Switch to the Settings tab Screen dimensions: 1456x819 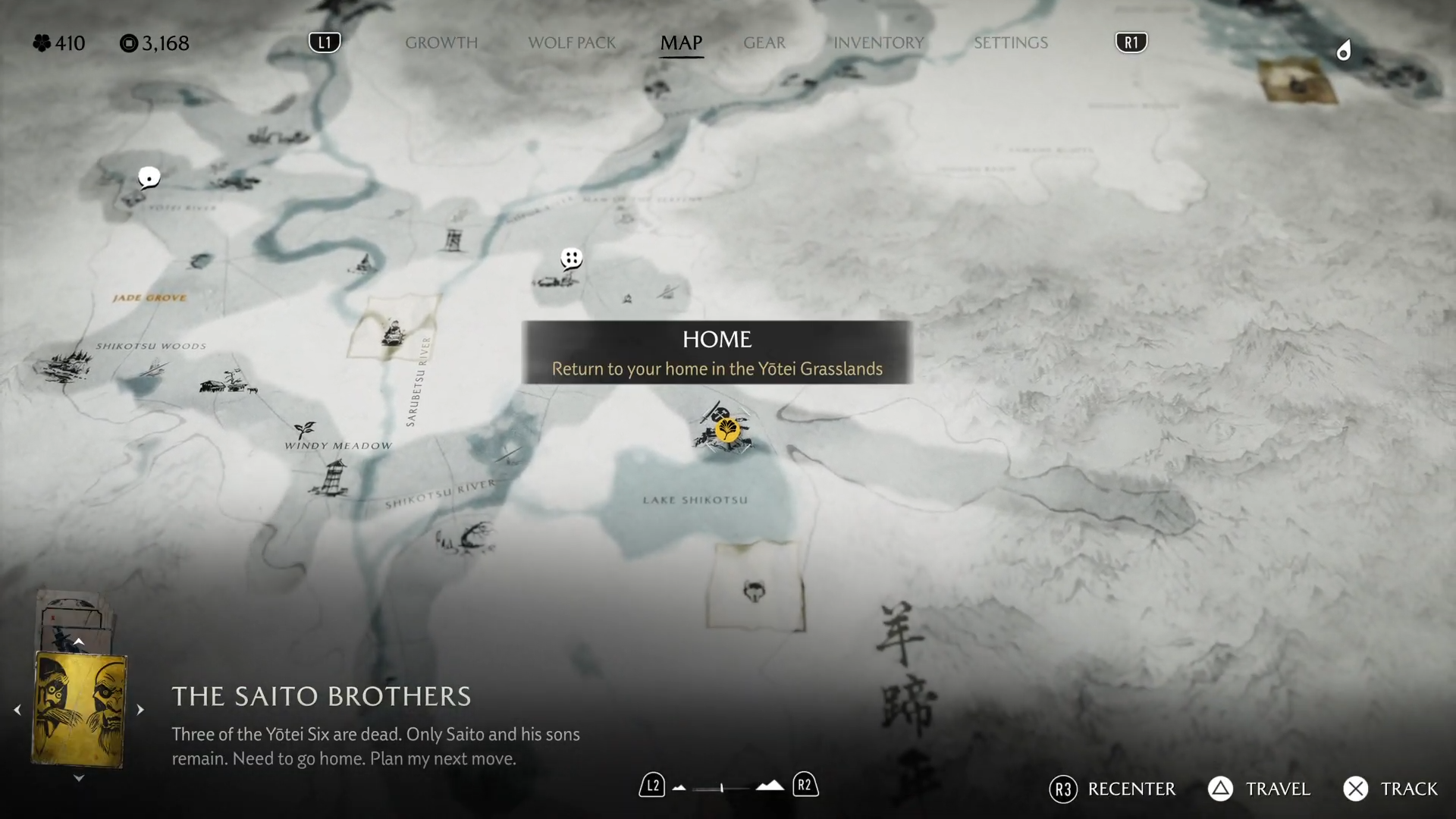point(1010,42)
